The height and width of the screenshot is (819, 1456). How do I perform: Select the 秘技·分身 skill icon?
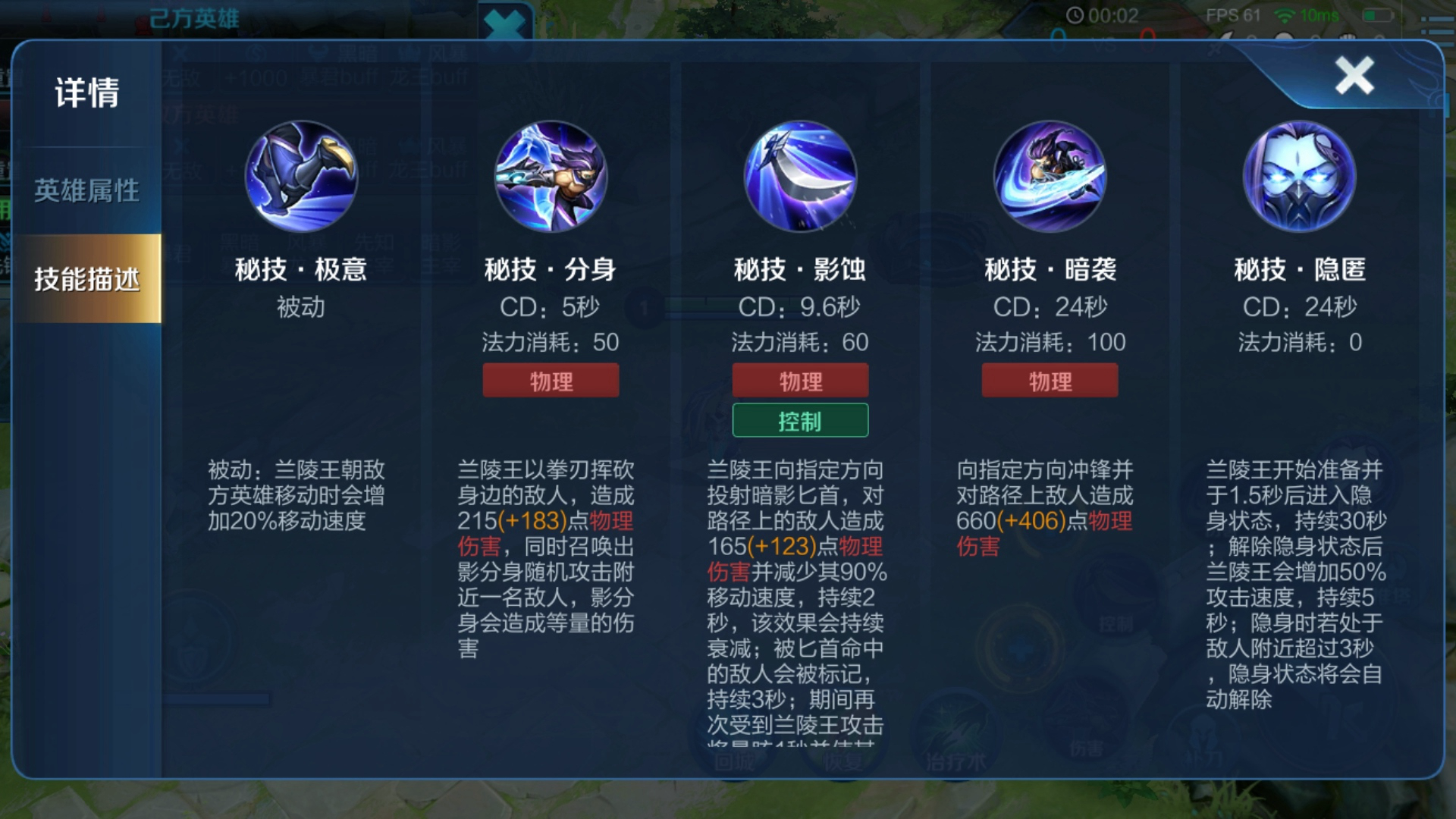pyautogui.click(x=551, y=178)
